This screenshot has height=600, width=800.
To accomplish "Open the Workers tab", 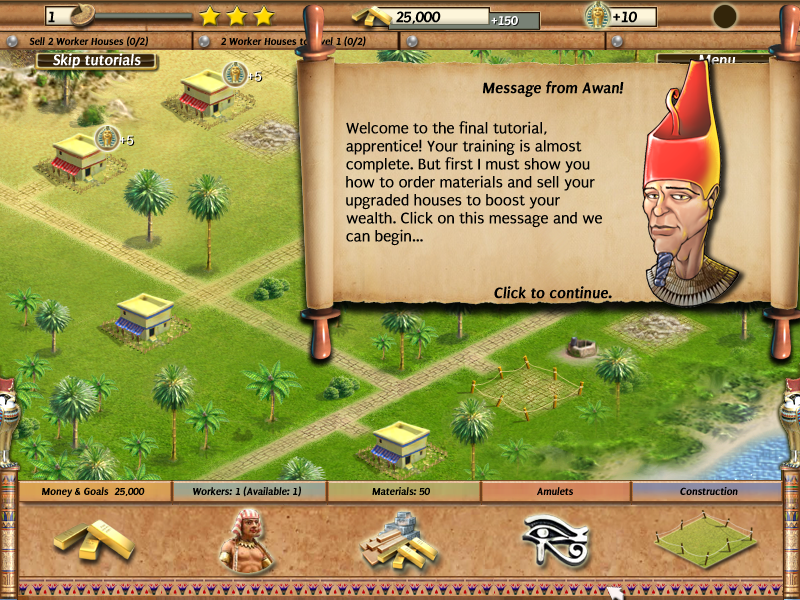I will point(249,492).
